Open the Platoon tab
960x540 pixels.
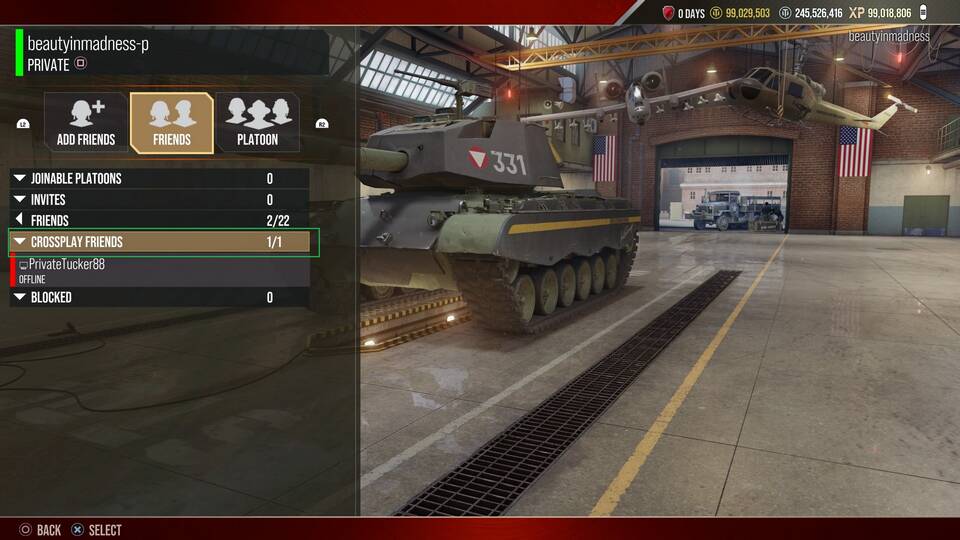(257, 123)
